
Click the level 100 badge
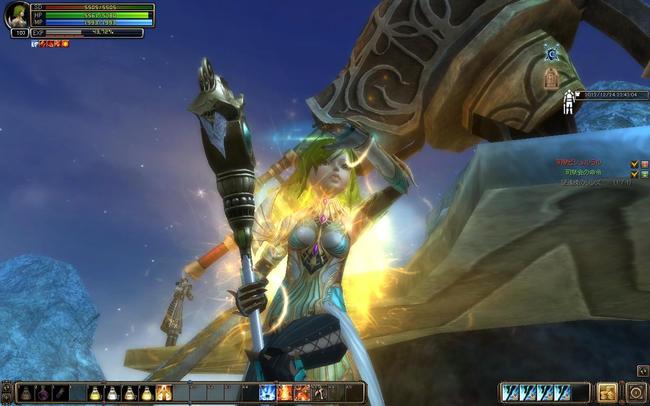[x=20, y=33]
